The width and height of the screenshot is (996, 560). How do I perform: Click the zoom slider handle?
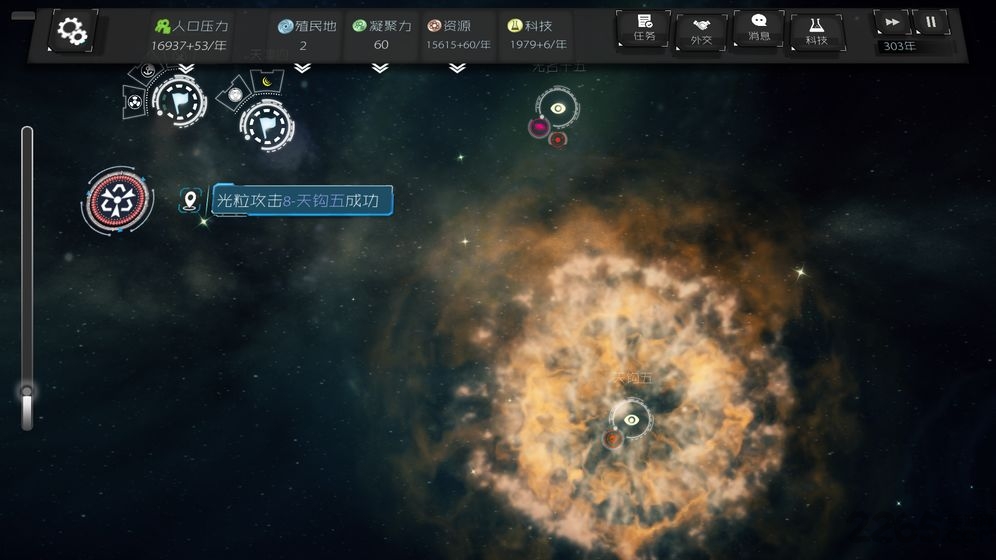(x=27, y=392)
